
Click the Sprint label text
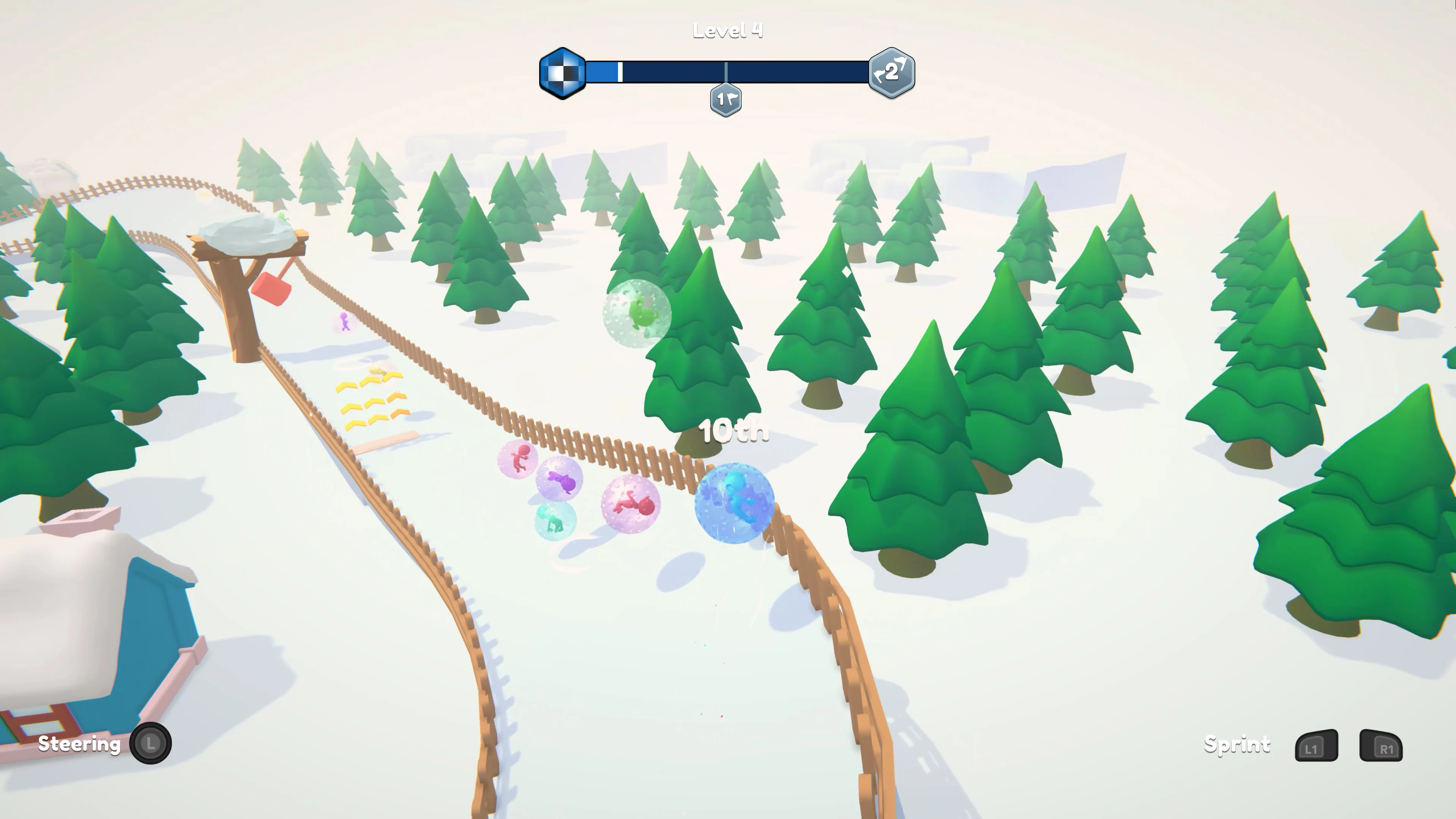(1238, 745)
